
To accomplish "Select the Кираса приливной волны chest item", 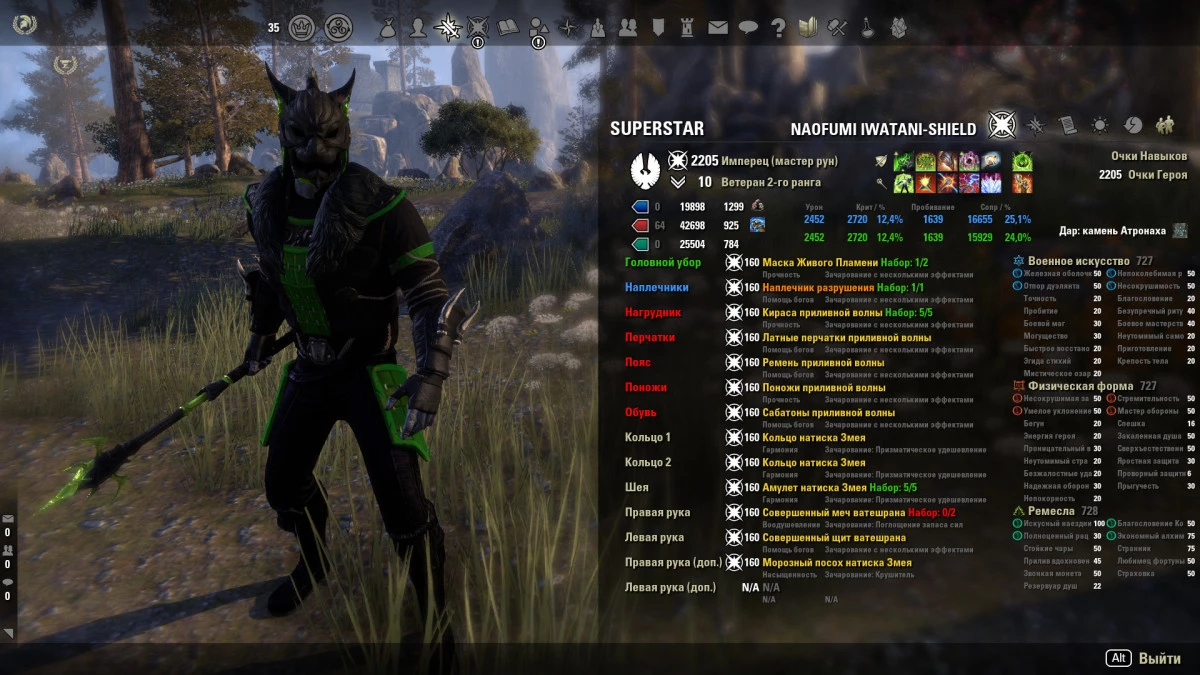I will point(822,312).
